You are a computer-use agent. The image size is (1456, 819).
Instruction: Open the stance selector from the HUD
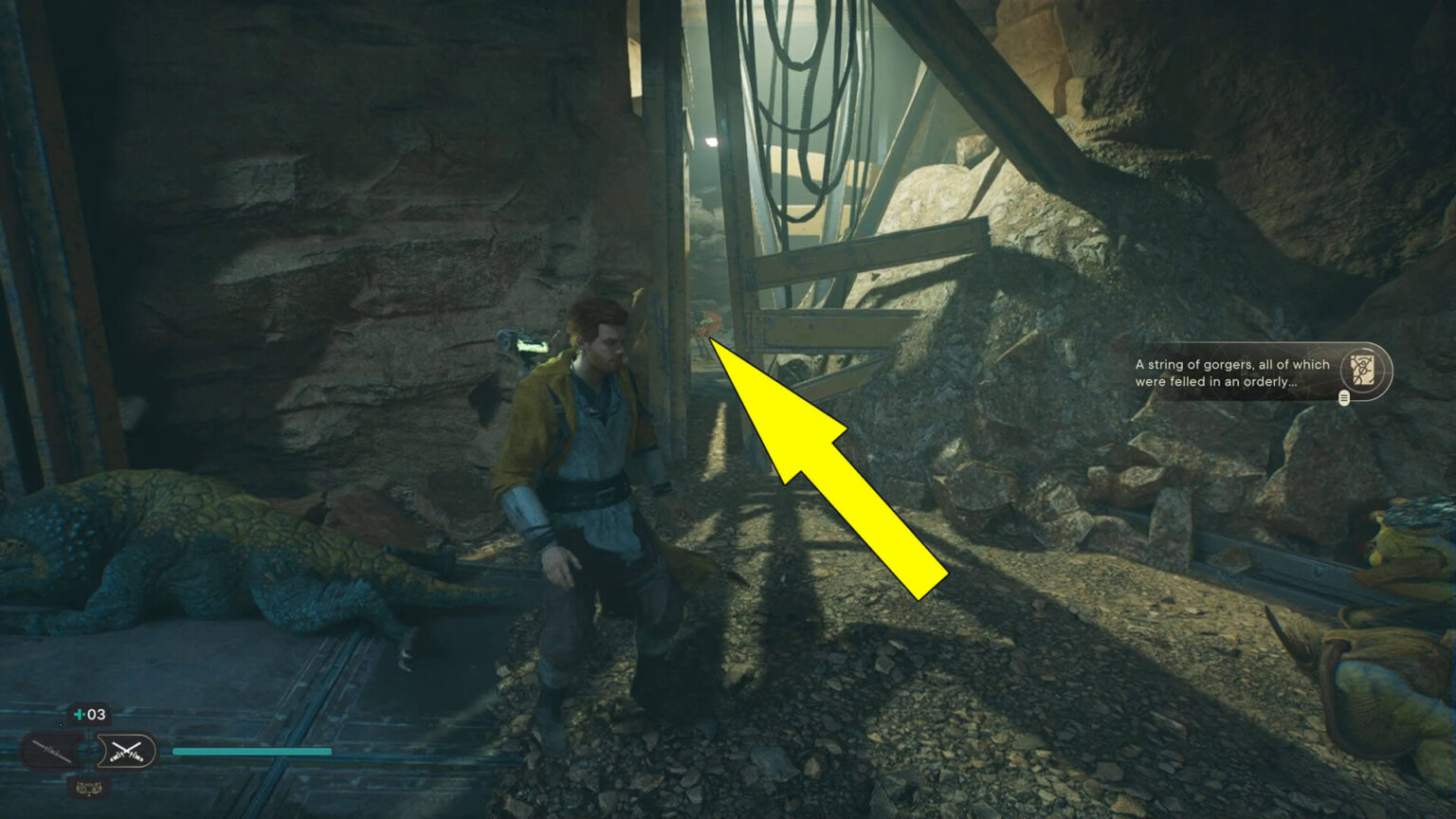pyautogui.click(x=90, y=750)
